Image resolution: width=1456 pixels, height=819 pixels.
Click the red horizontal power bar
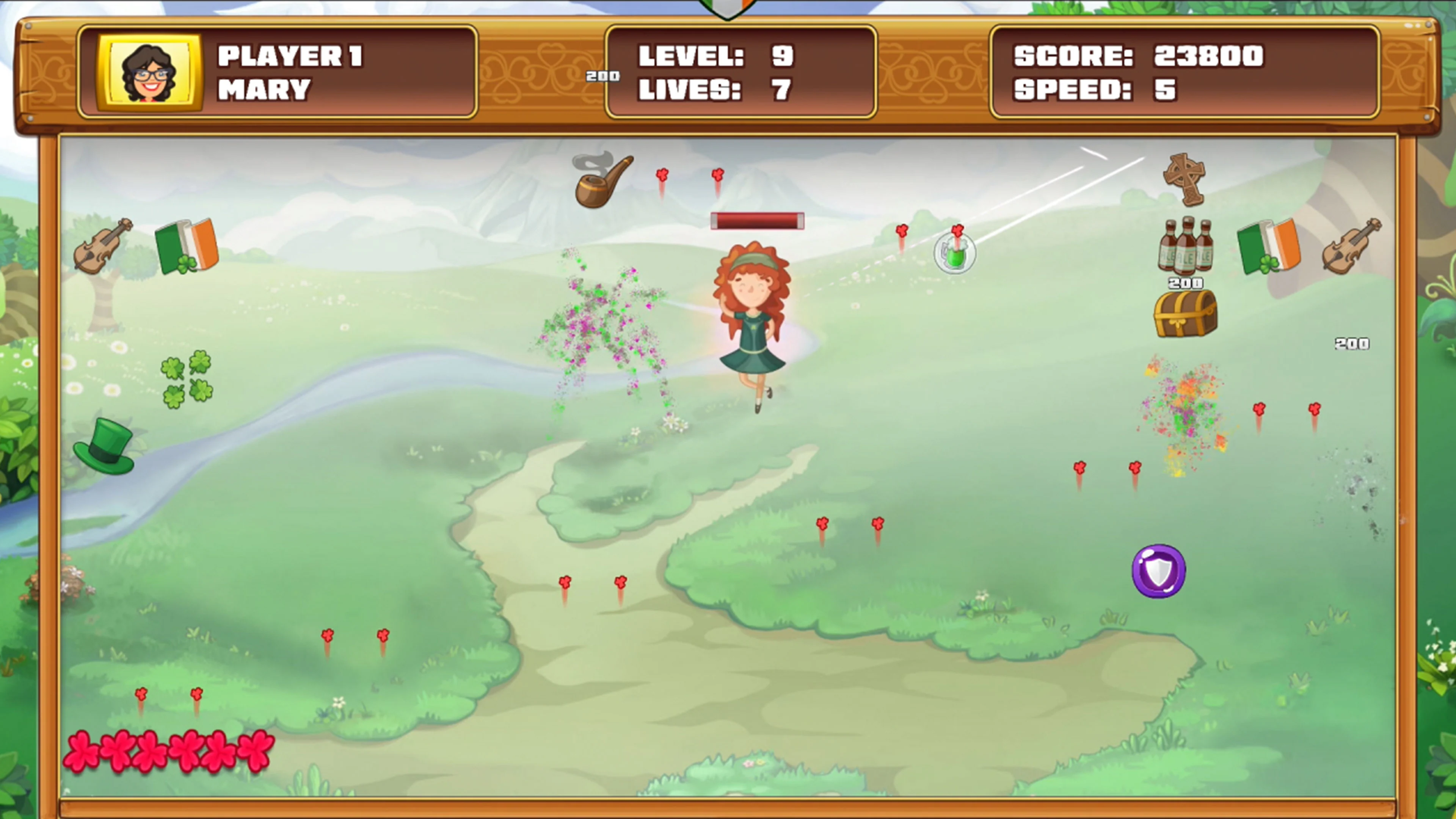(758, 221)
